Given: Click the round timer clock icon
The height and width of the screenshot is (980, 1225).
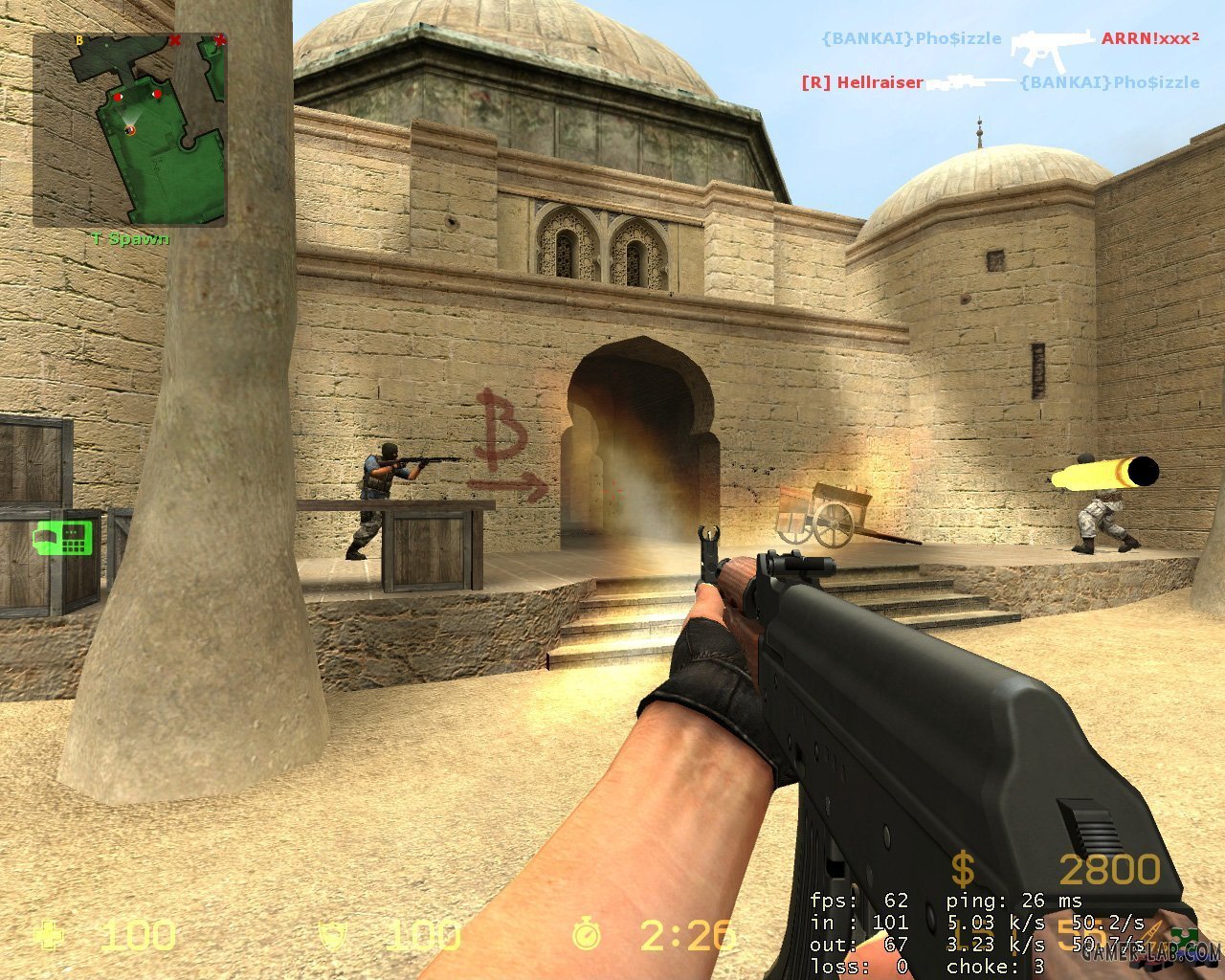Looking at the screenshot, I should pyautogui.click(x=587, y=935).
